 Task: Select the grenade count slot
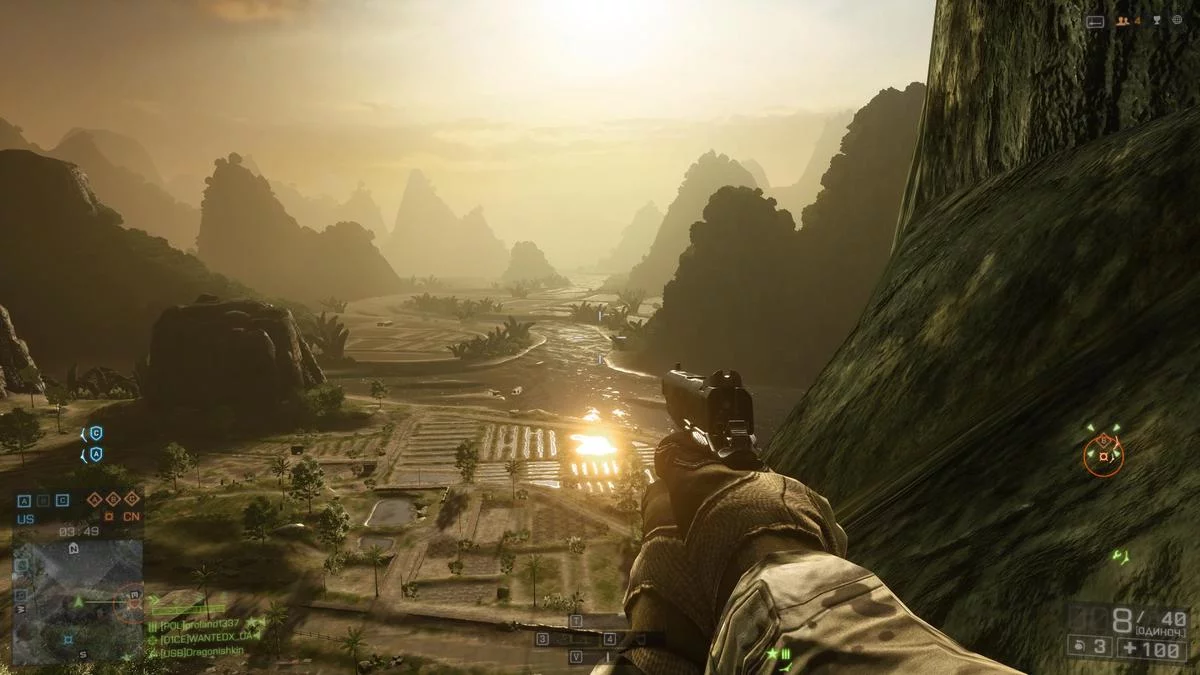[x=1088, y=644]
